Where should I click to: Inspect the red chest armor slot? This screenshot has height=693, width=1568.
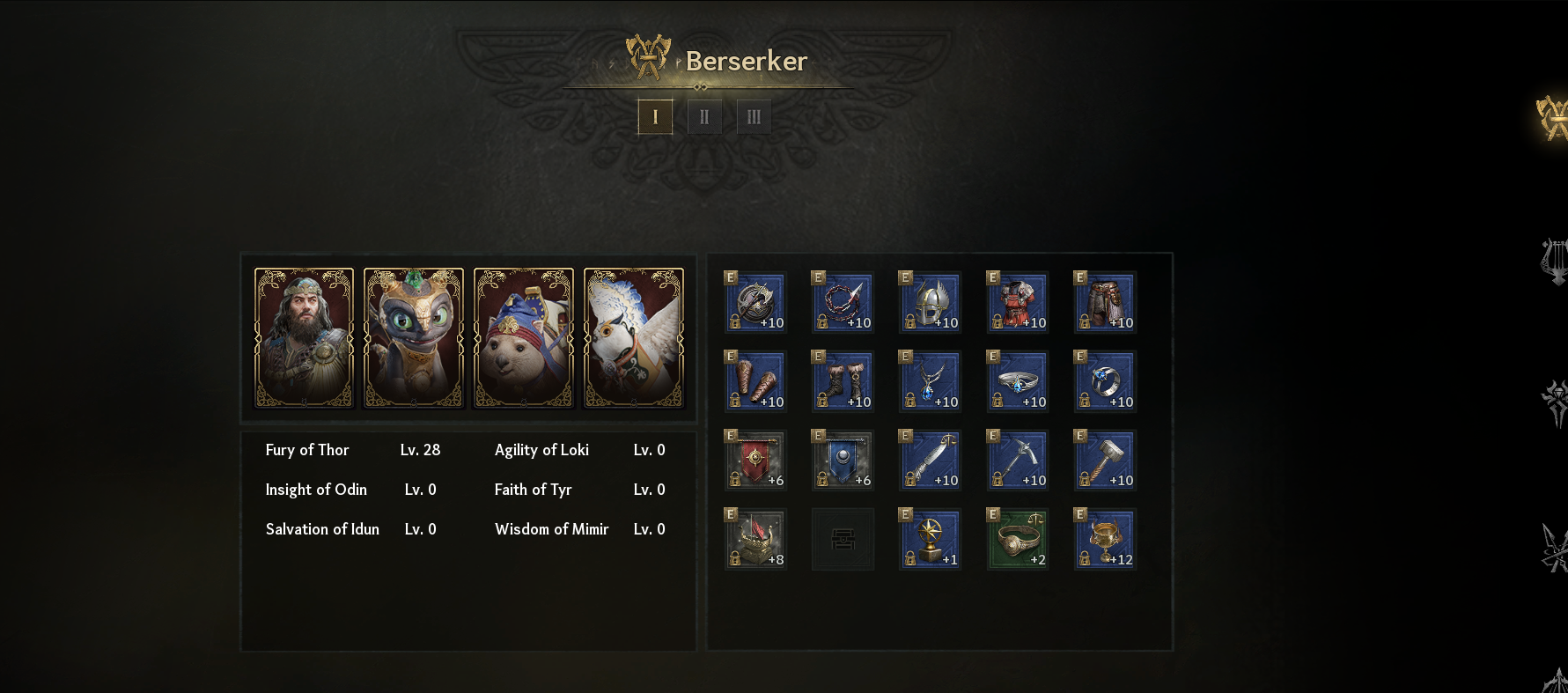[x=1018, y=302]
